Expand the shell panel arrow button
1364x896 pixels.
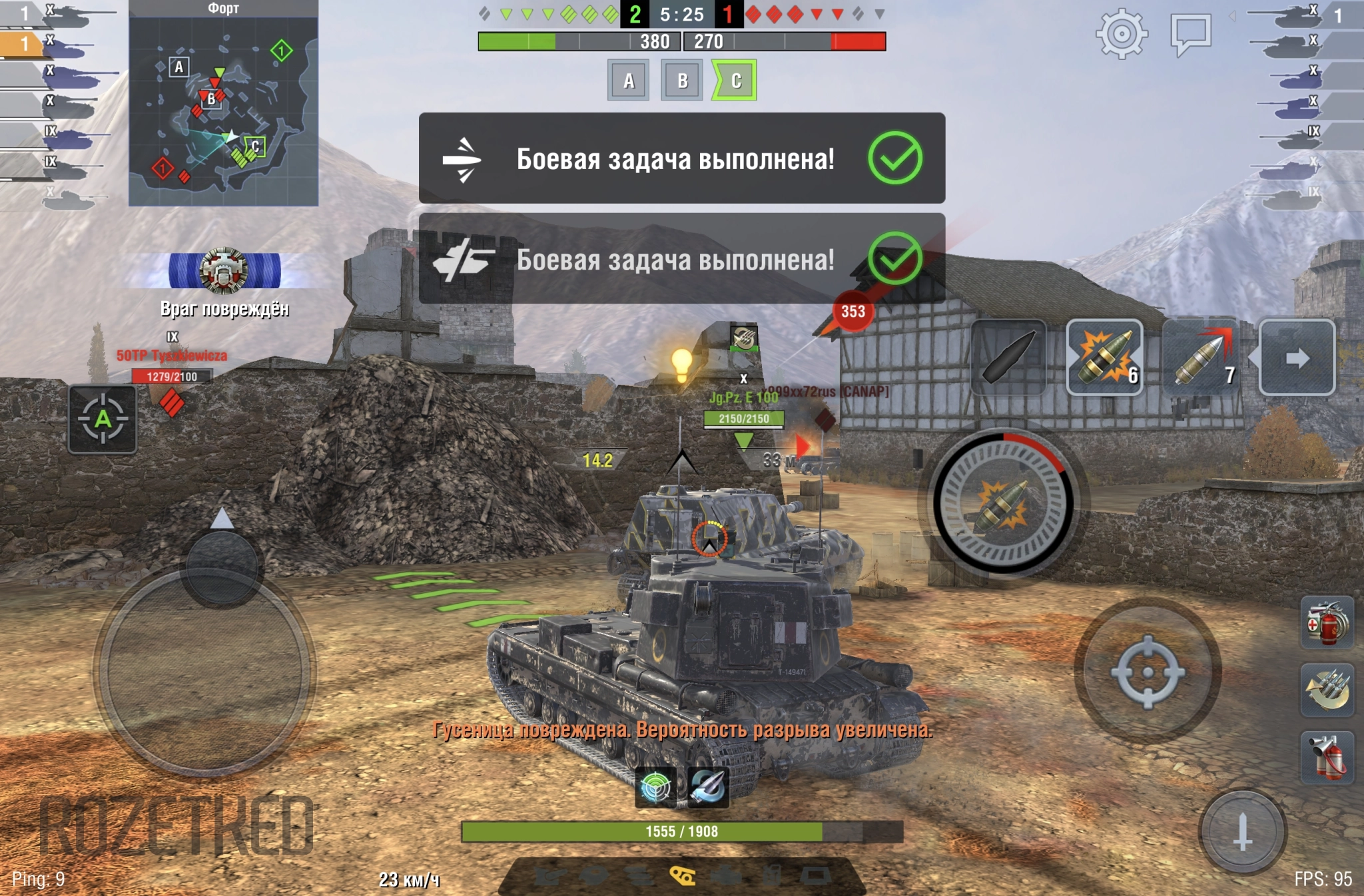[x=1297, y=357]
